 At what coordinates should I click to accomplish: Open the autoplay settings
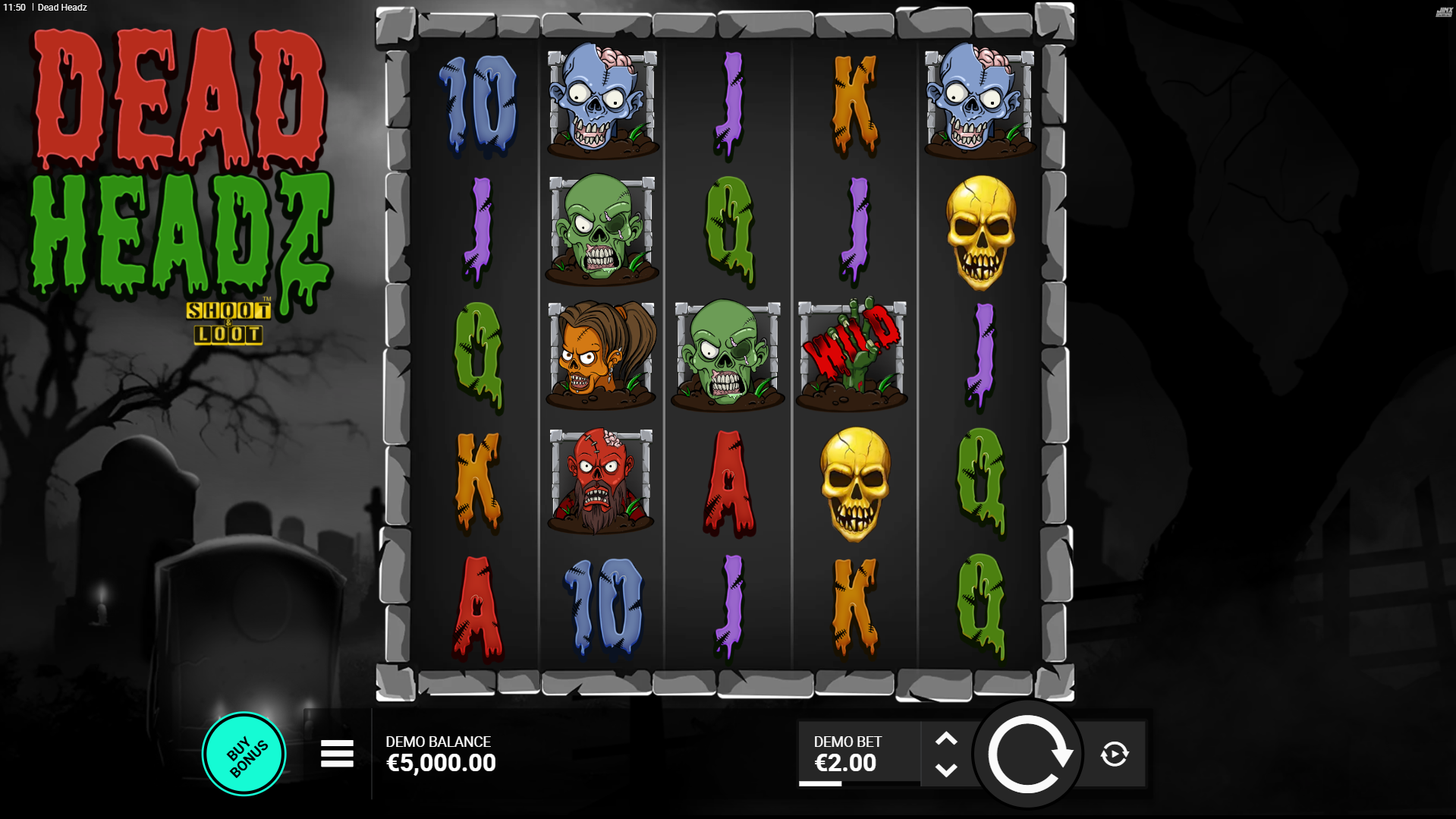click(x=1114, y=754)
